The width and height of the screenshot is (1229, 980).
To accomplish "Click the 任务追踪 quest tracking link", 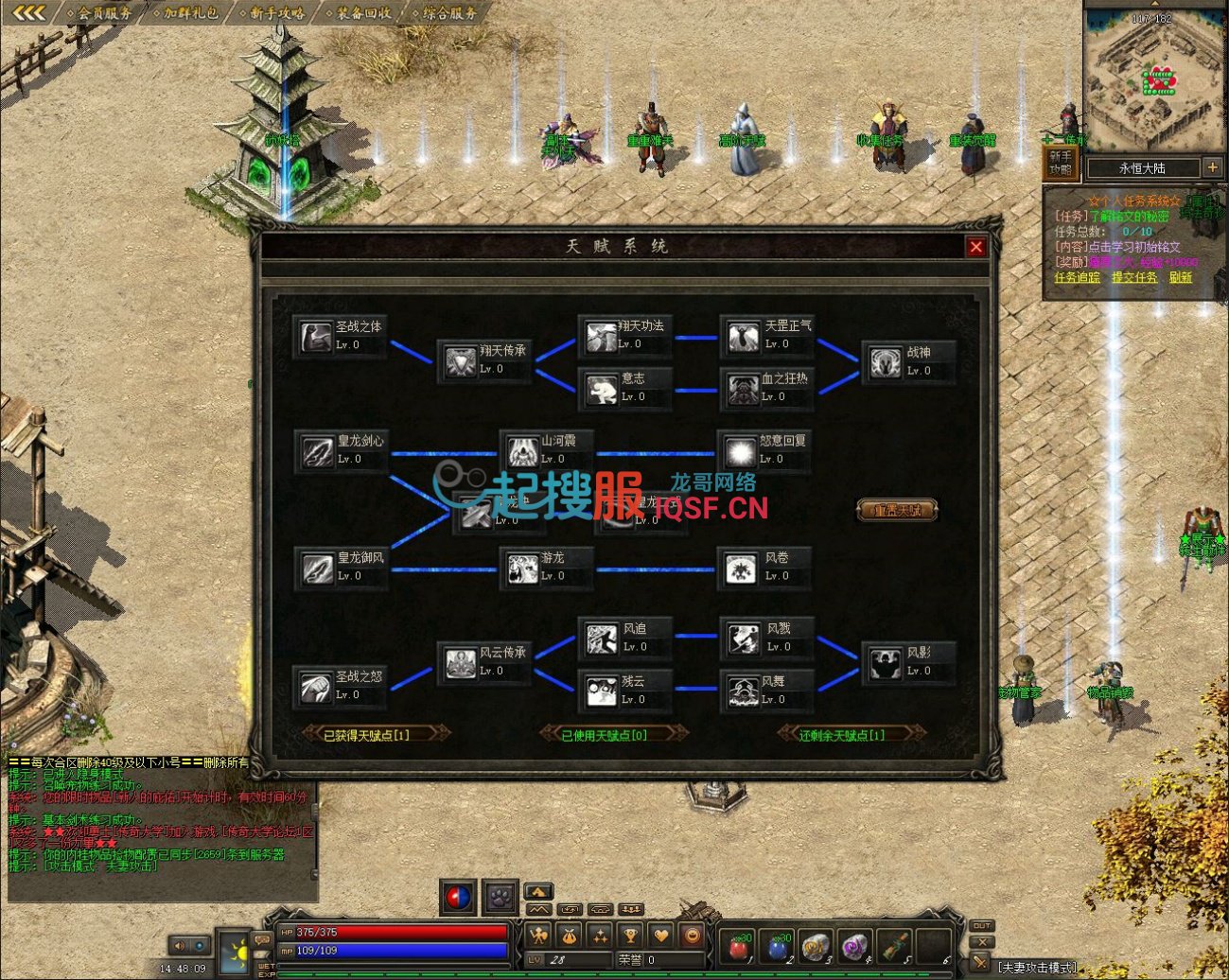I will [x=1077, y=277].
